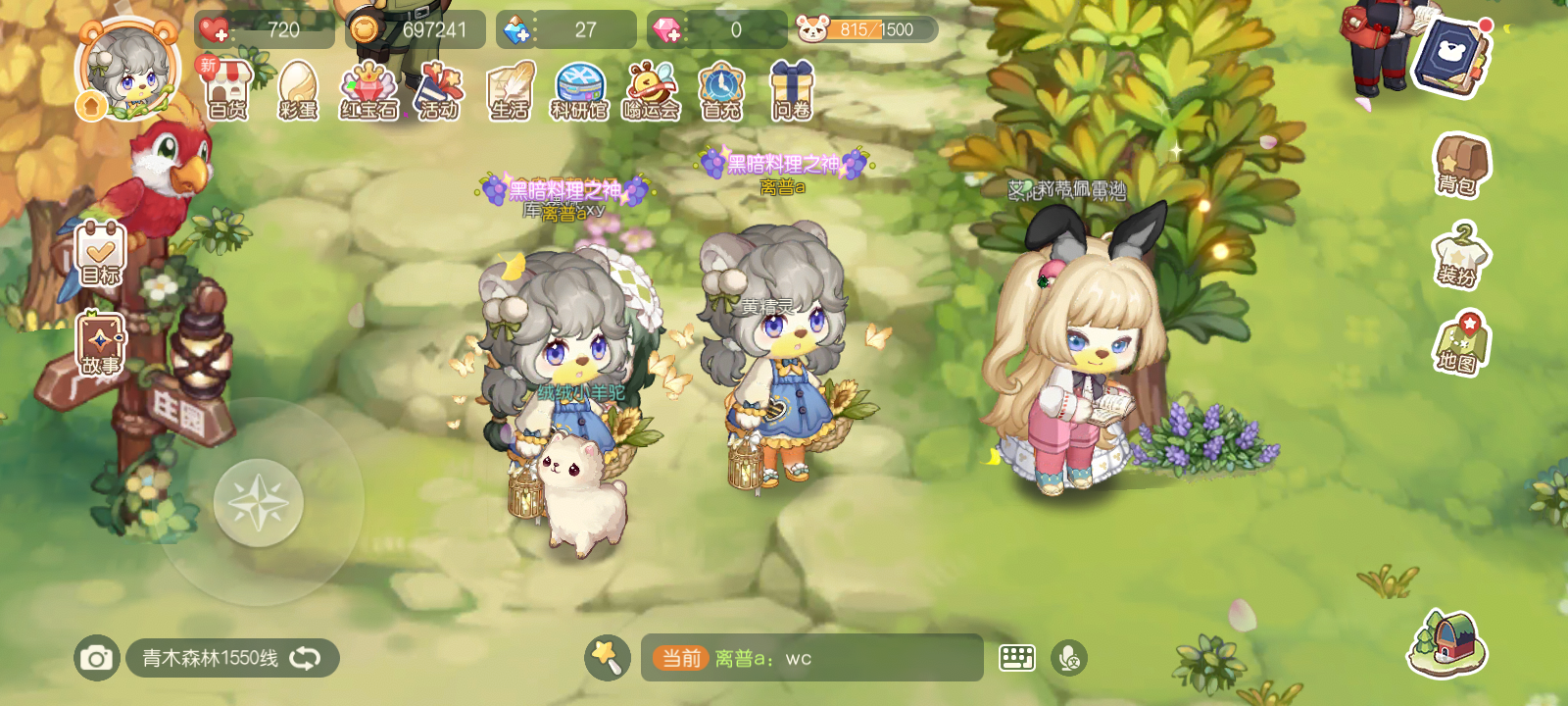The image size is (1568, 706).
Task: Toggle voice chat input
Action: [1068, 659]
